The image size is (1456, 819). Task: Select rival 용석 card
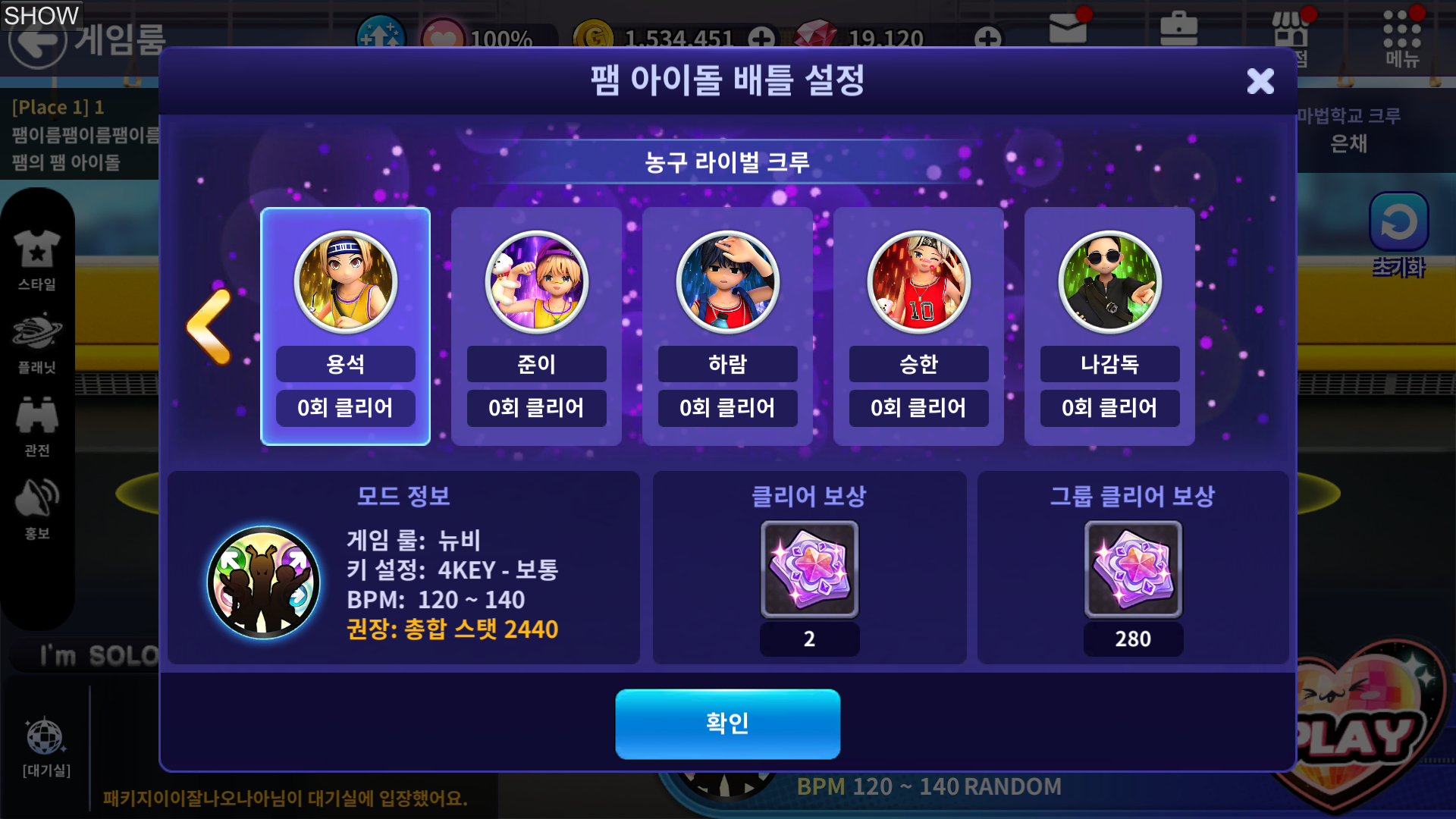coord(345,326)
